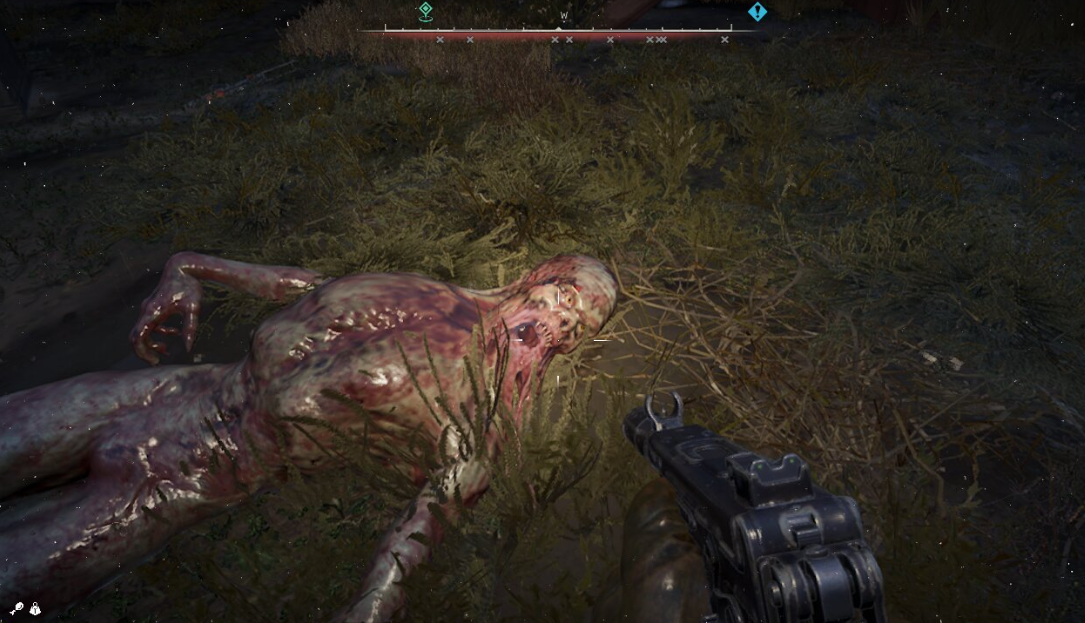Click the blue exclamation objective marker
The height and width of the screenshot is (623, 1085).
pos(757,12)
